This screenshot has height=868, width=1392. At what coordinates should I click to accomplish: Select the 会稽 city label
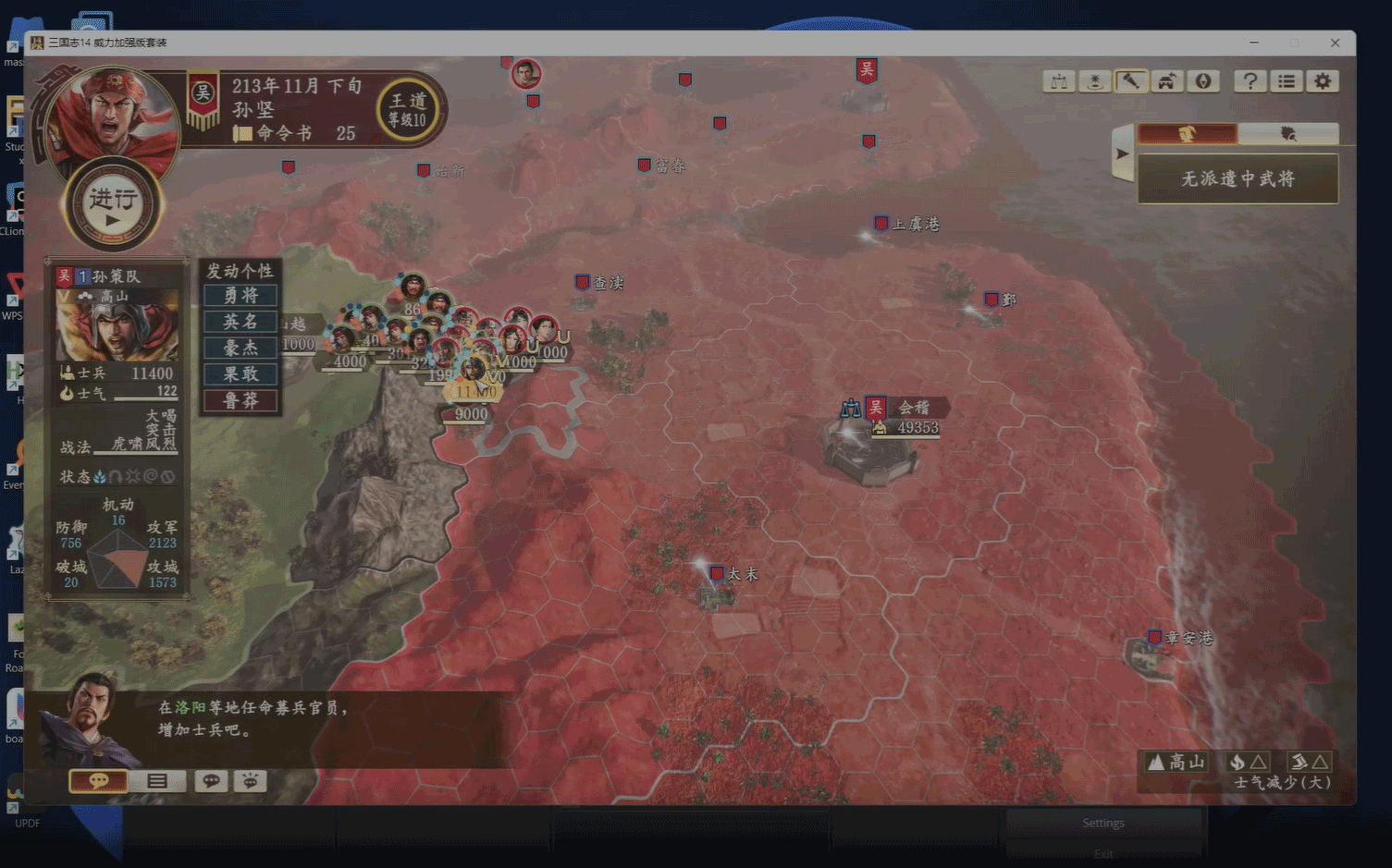click(x=913, y=408)
